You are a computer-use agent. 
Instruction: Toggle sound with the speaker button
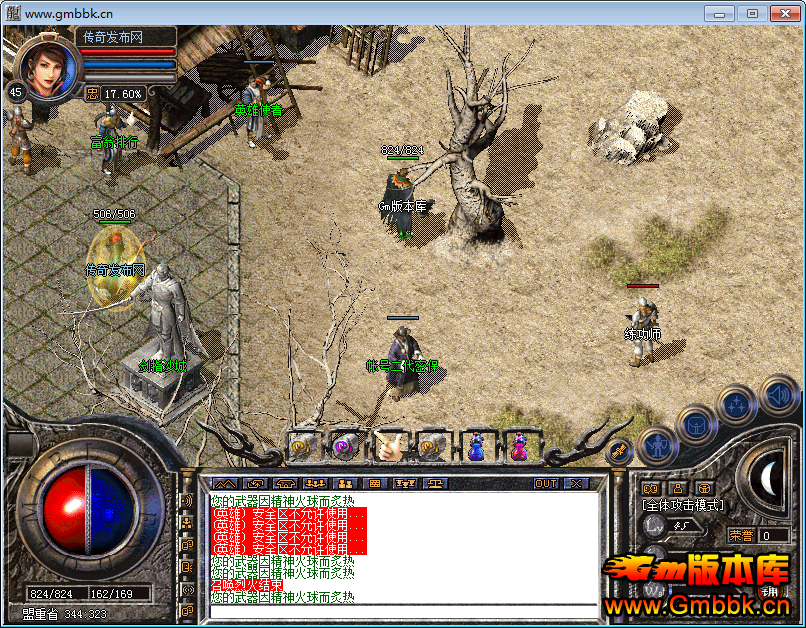775,394
